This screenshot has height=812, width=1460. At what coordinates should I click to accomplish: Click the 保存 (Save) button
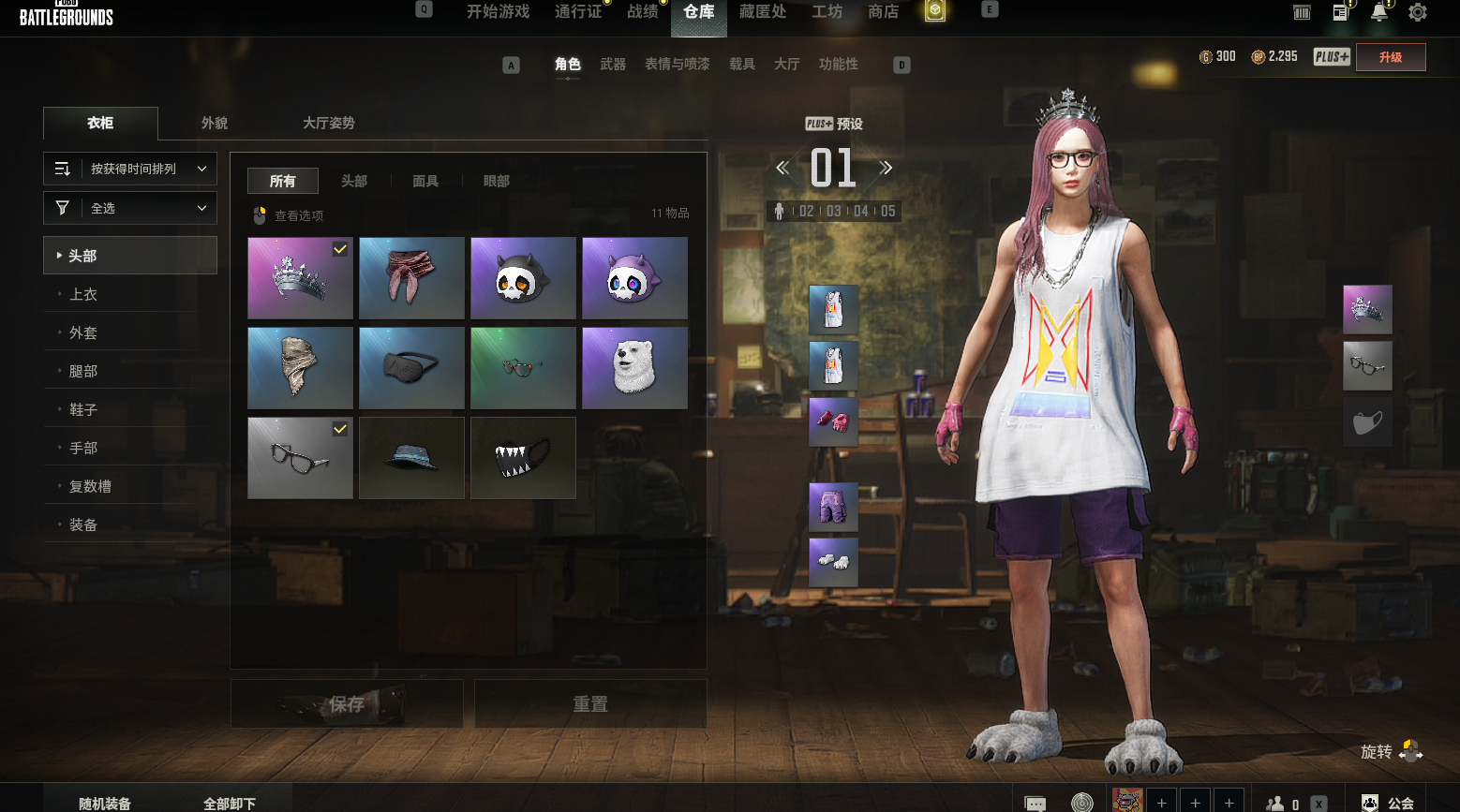point(347,703)
